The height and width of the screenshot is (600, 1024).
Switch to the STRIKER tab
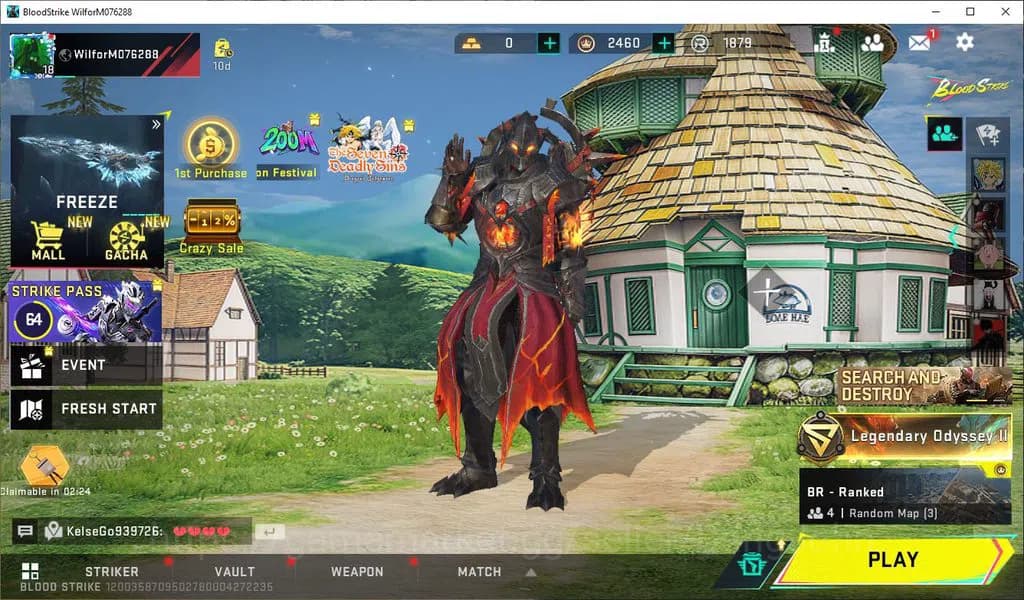[x=112, y=572]
